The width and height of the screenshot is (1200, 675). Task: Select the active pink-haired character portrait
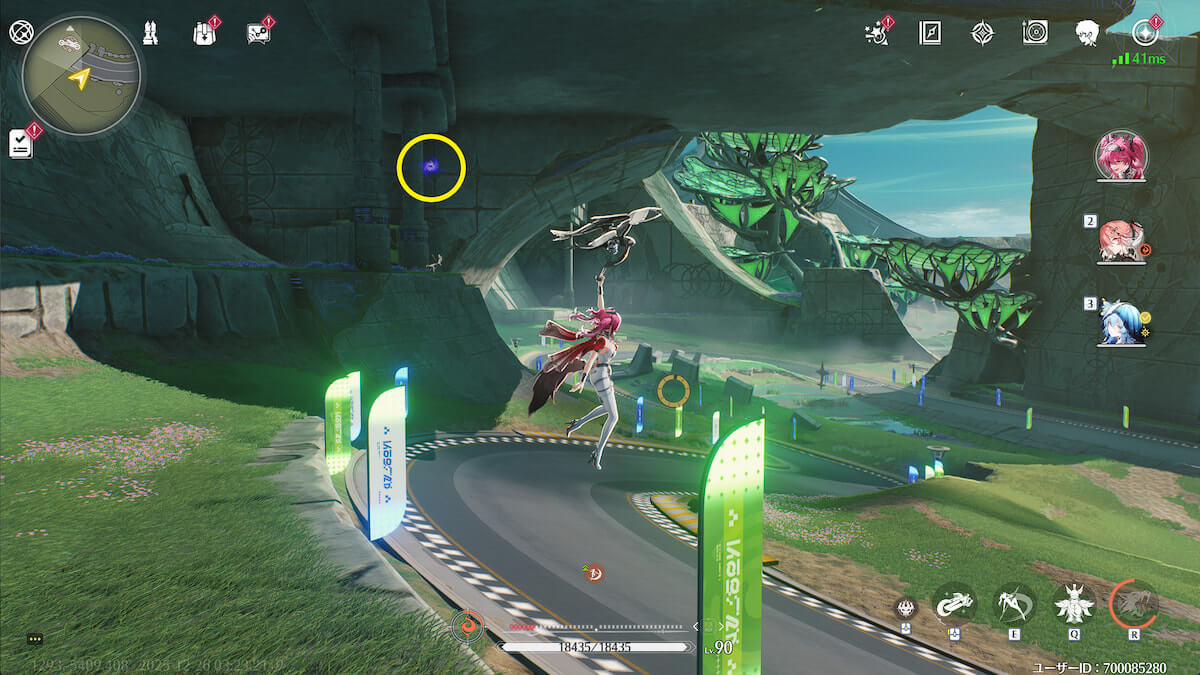click(1122, 156)
